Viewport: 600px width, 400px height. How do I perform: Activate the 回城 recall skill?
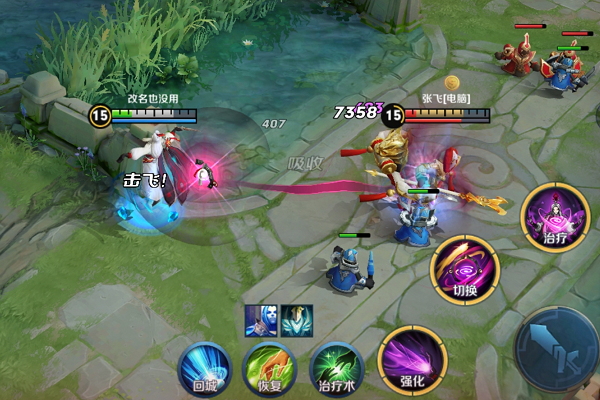tap(203, 365)
